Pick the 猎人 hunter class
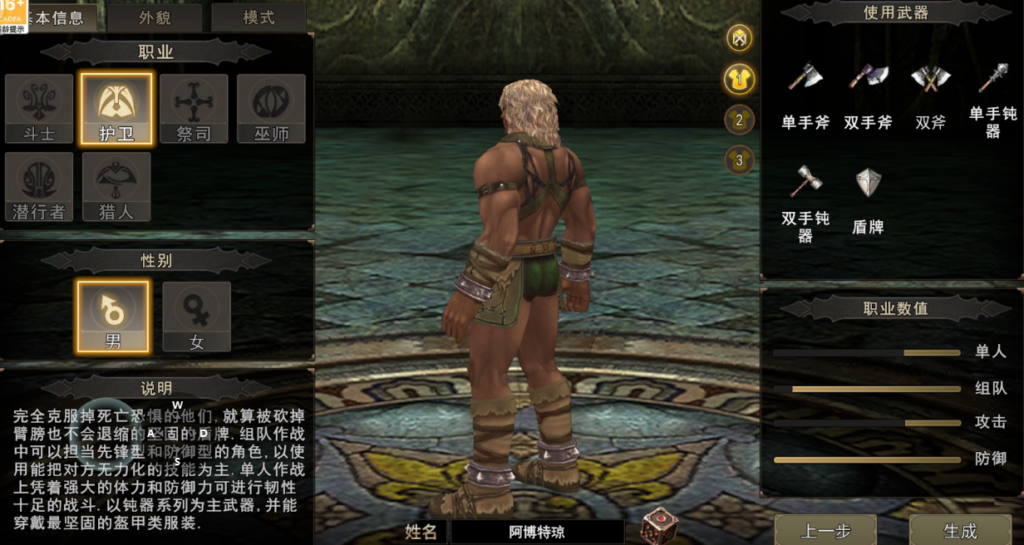Viewport: 1024px width, 545px height. [x=117, y=186]
